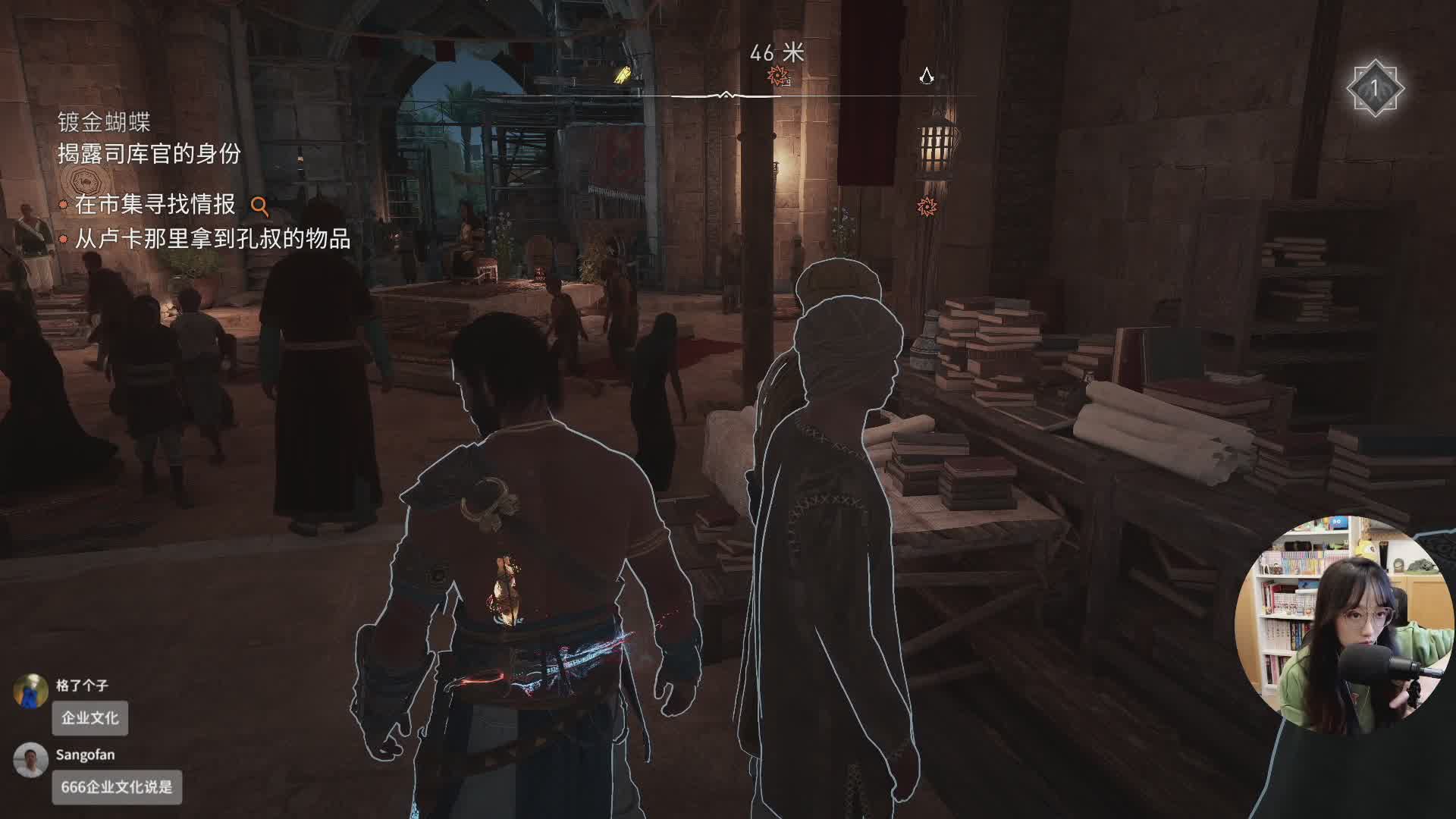
Task: Select the 镀金蝴蝶 quest title
Action: point(104,122)
